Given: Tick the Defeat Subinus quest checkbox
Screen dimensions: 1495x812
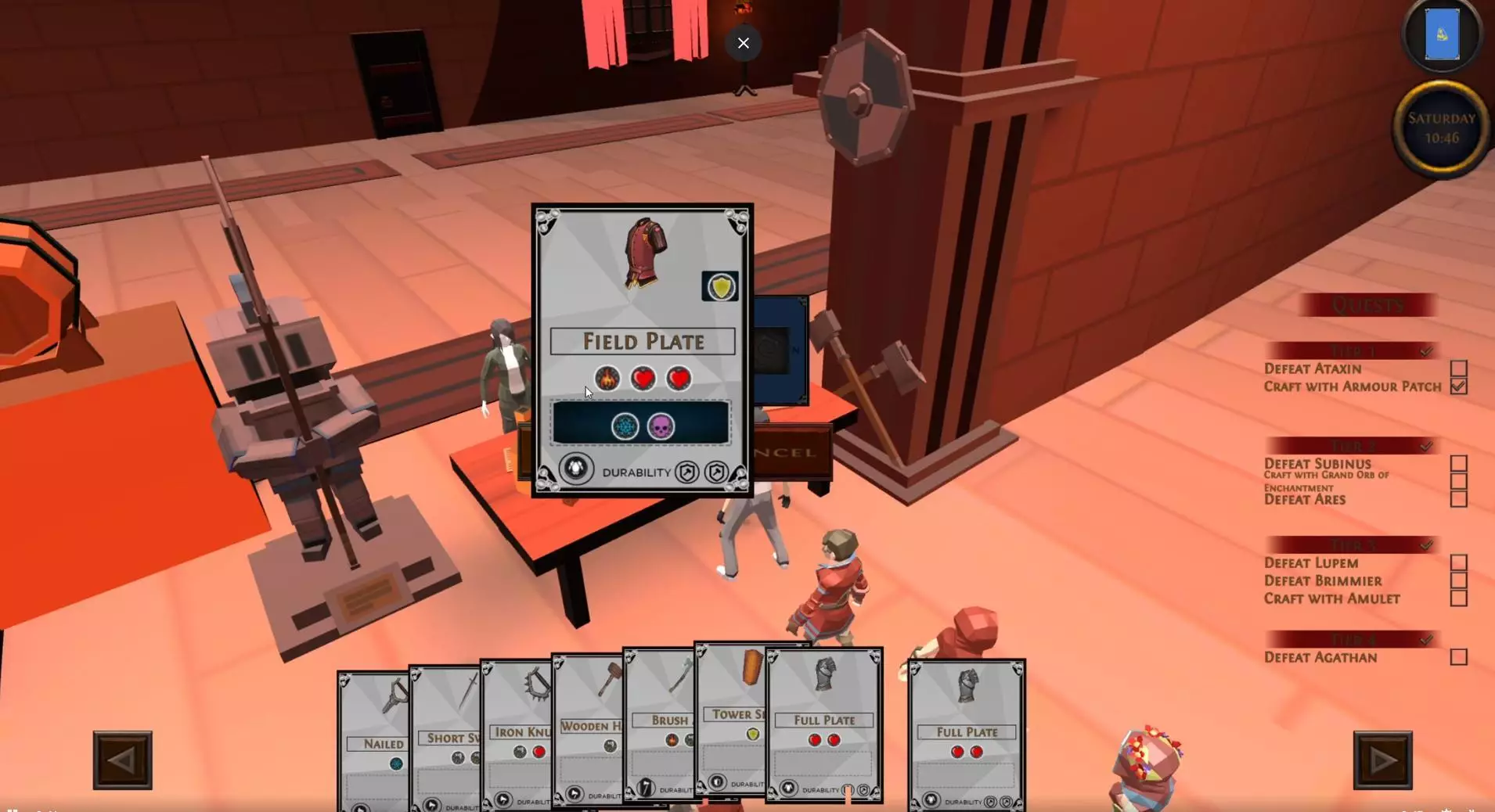Looking at the screenshot, I should (1458, 463).
